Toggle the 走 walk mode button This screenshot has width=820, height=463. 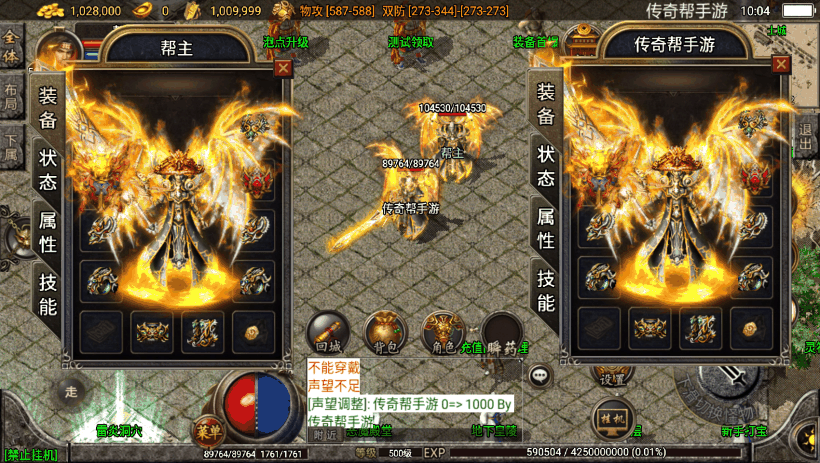(x=70, y=391)
